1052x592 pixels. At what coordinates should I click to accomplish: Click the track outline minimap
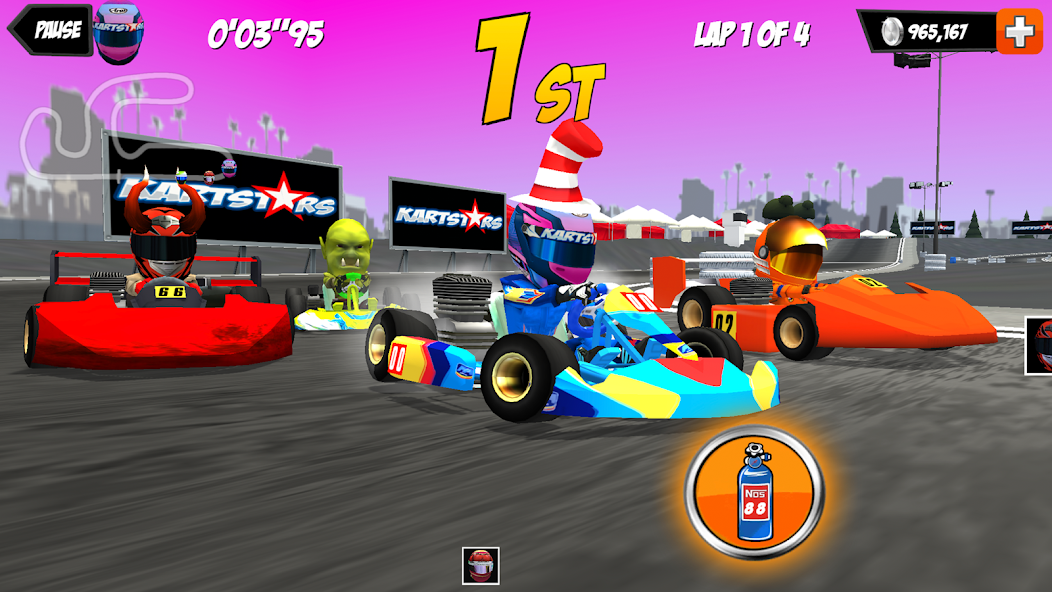coord(110,125)
